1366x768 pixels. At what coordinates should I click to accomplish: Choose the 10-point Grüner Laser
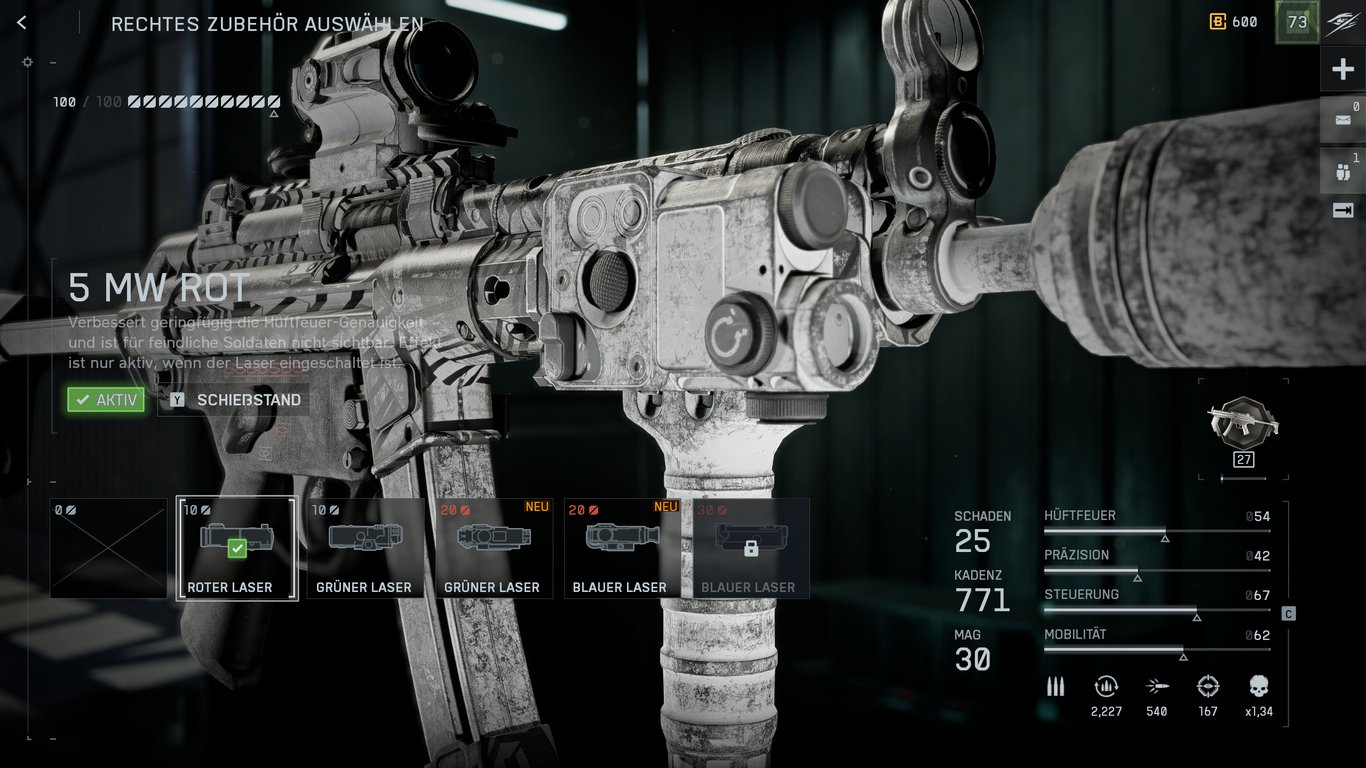pos(364,548)
